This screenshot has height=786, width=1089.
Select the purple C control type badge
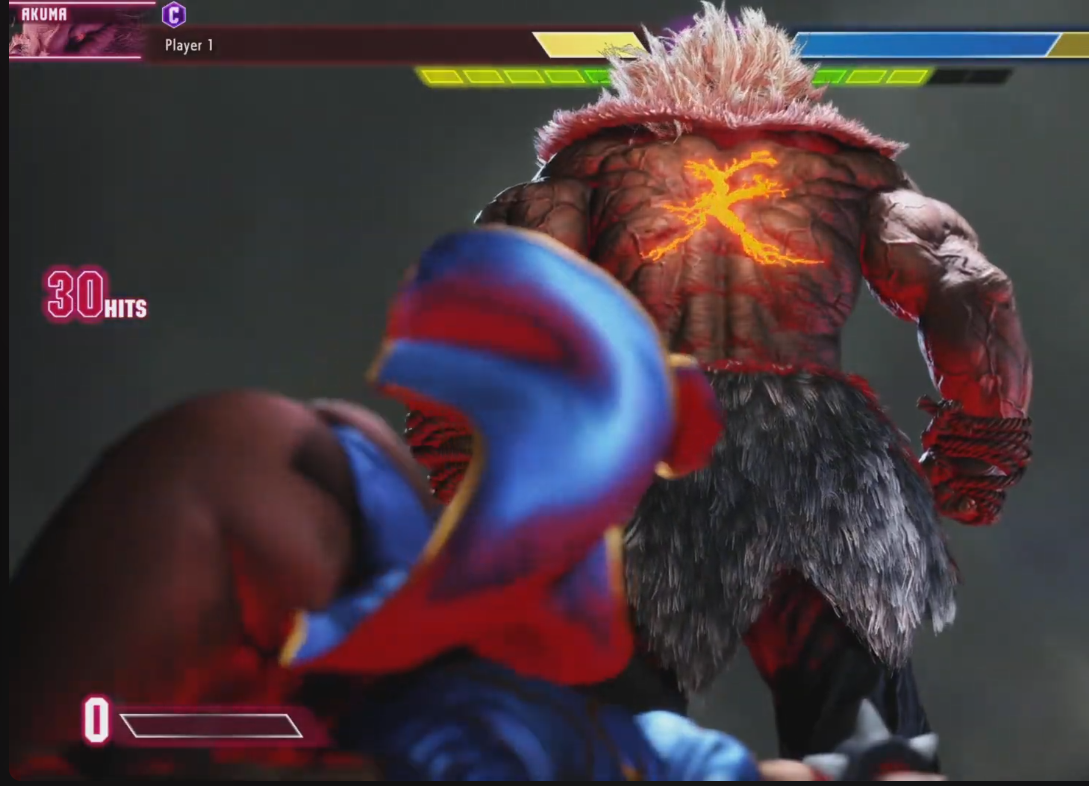tap(174, 15)
